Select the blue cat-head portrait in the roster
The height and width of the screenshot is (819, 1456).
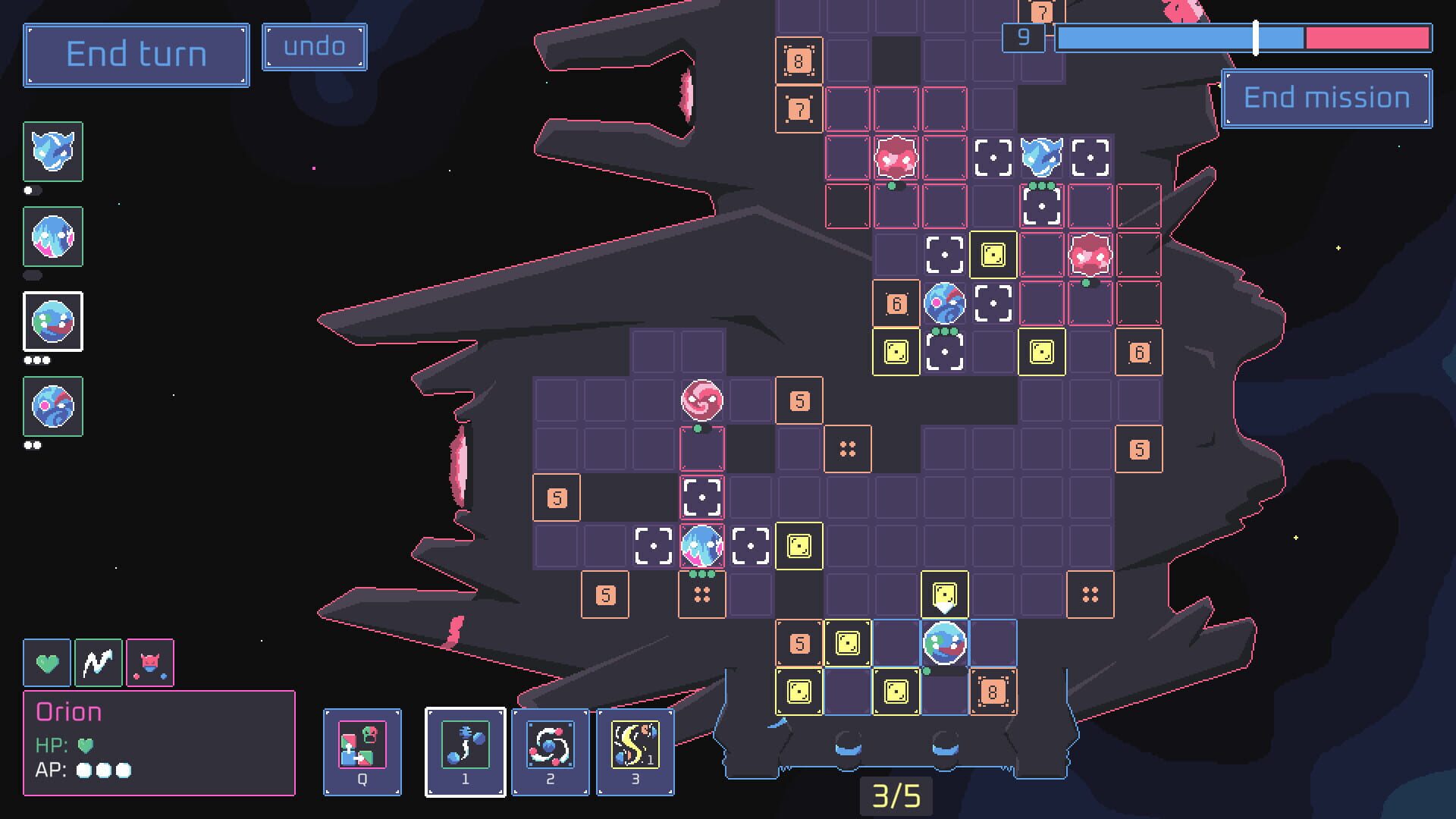tap(52, 152)
